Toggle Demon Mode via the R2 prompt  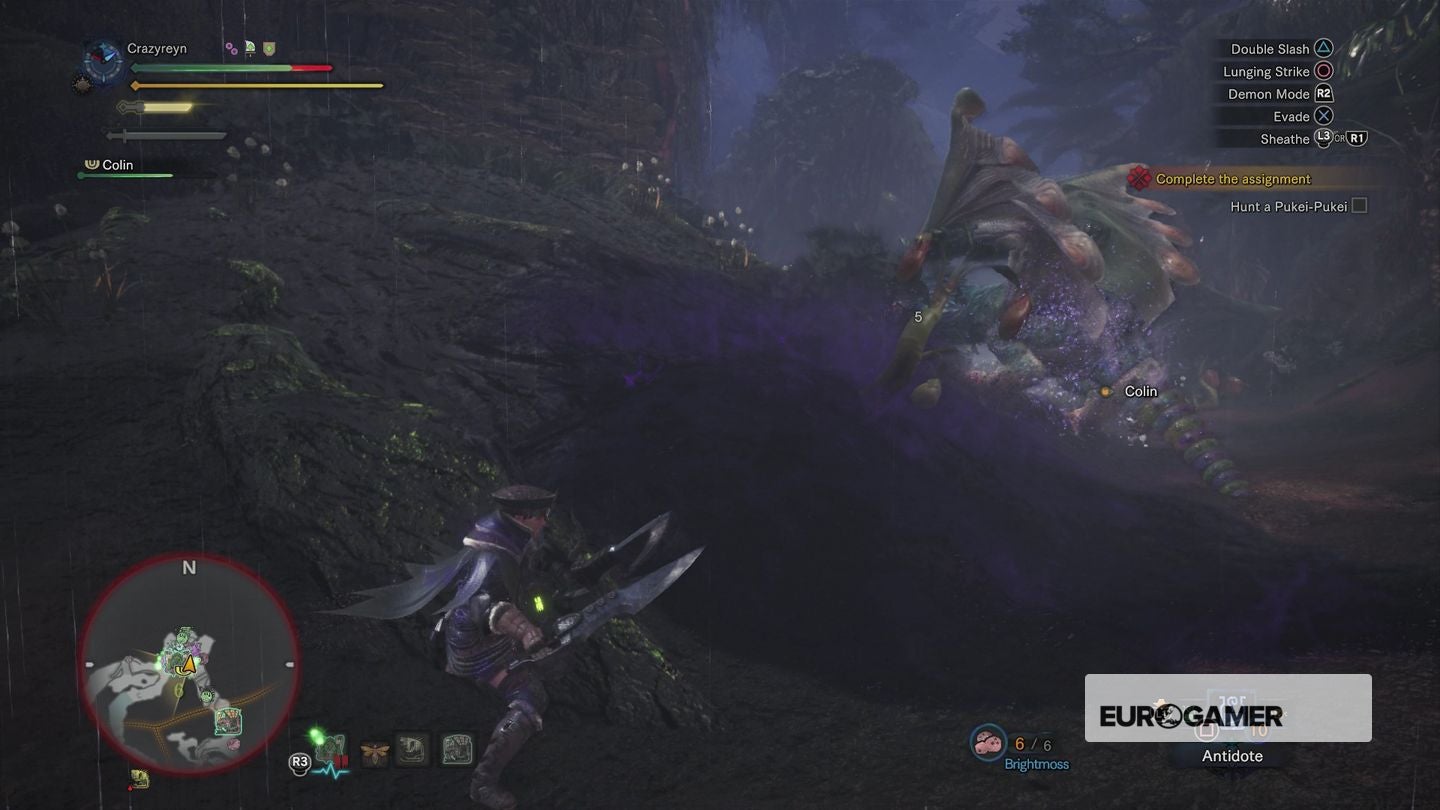click(1321, 93)
